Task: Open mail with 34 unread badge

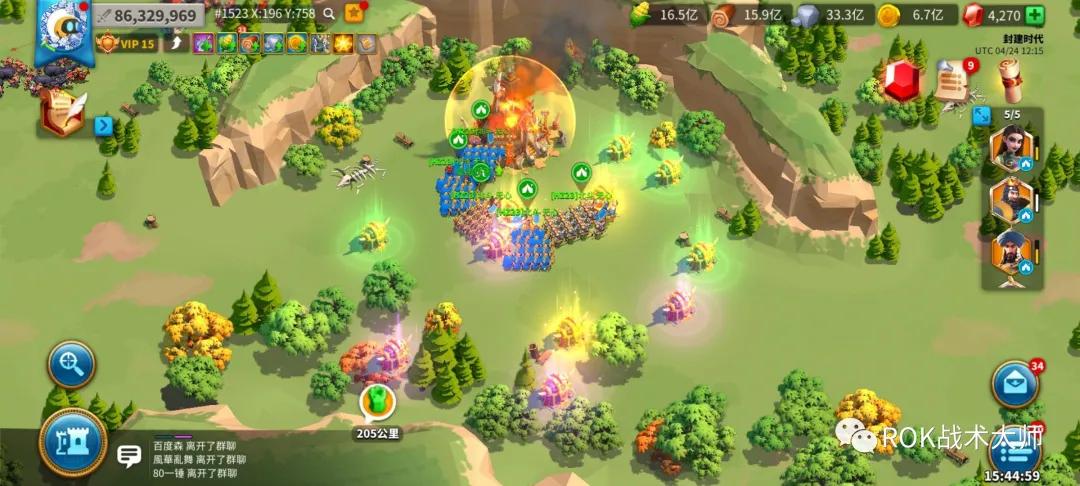Action: 1014,384
